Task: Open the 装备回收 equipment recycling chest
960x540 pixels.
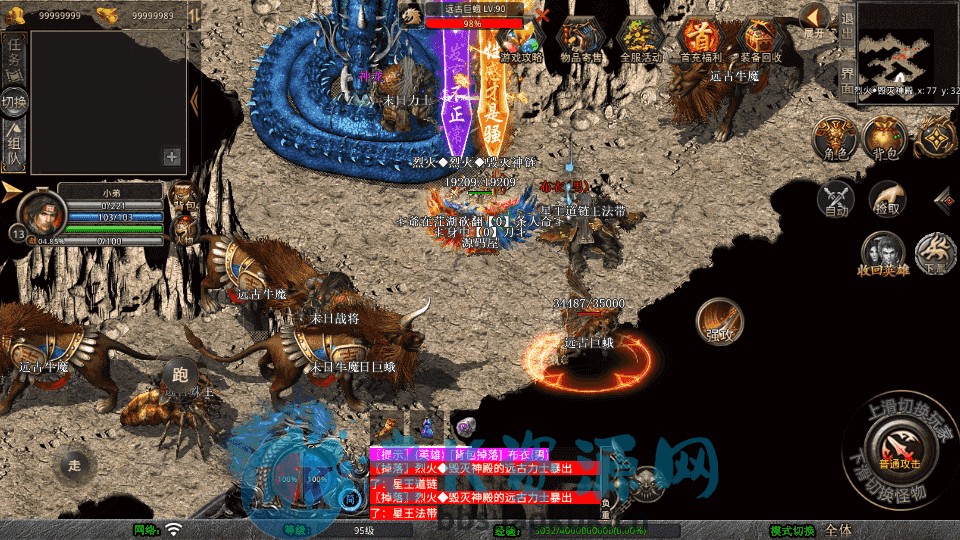Action: click(759, 40)
